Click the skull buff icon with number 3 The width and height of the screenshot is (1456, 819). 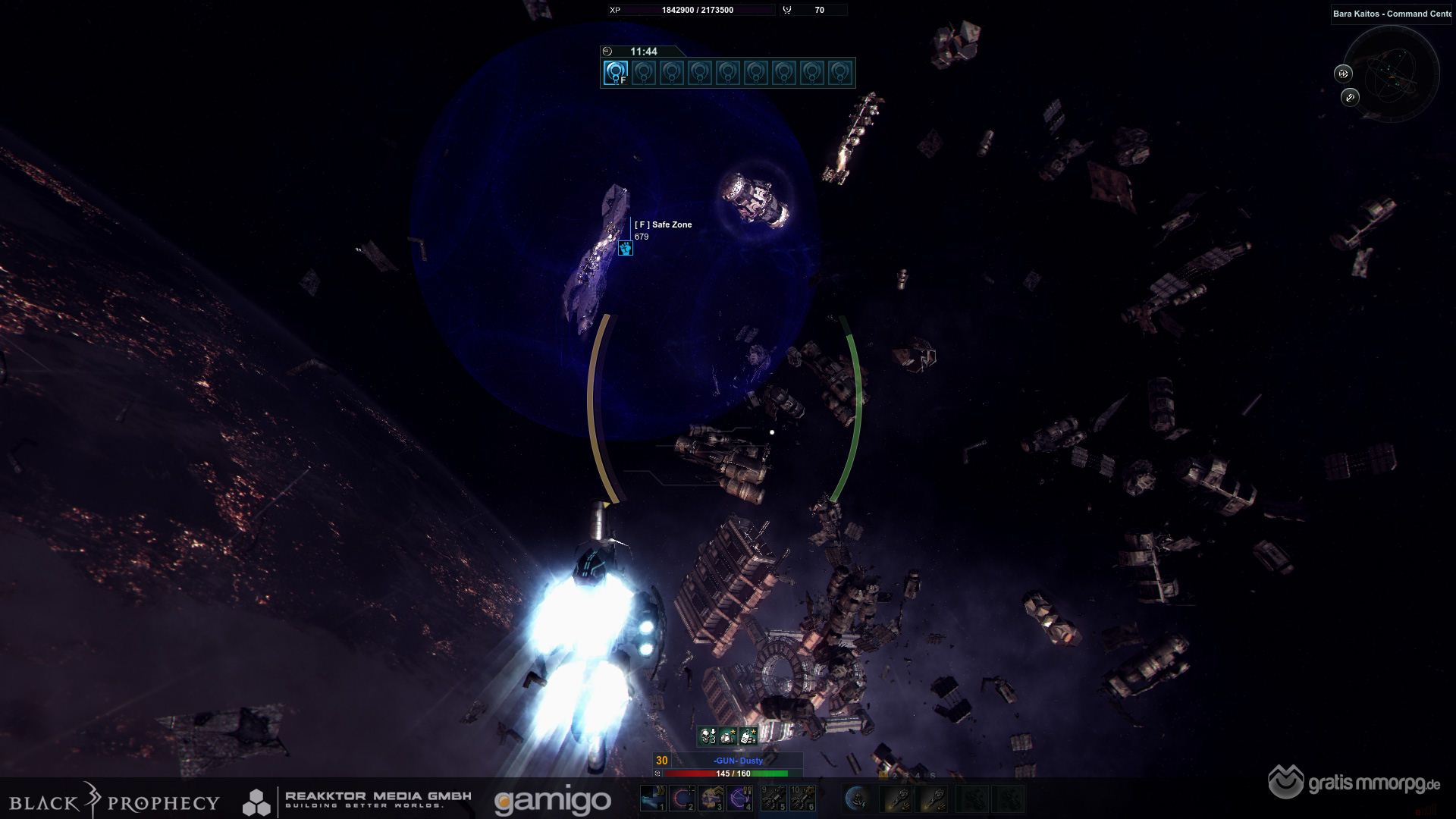pyautogui.click(x=708, y=736)
